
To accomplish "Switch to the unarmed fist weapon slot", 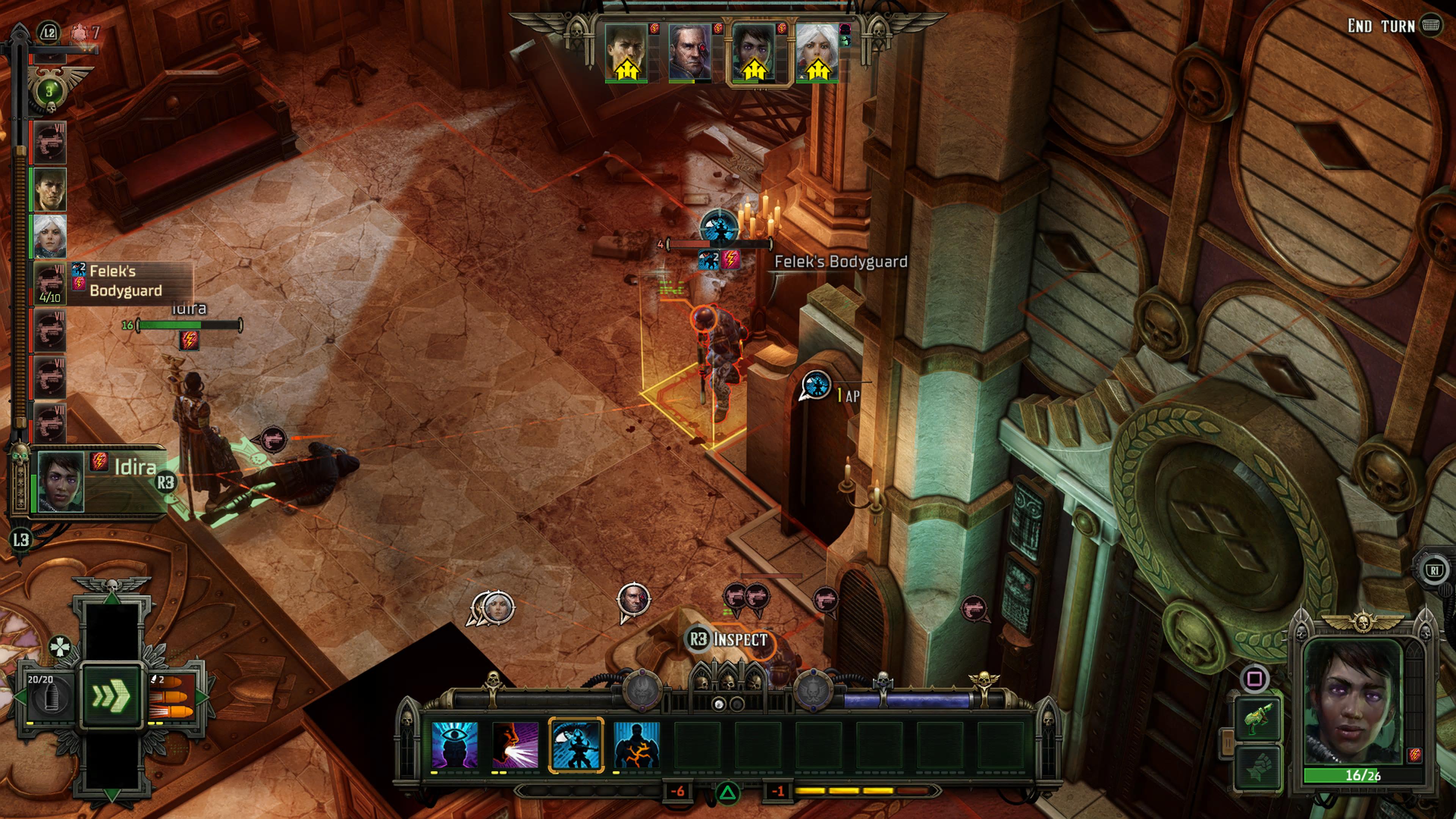I will tap(1258, 768).
